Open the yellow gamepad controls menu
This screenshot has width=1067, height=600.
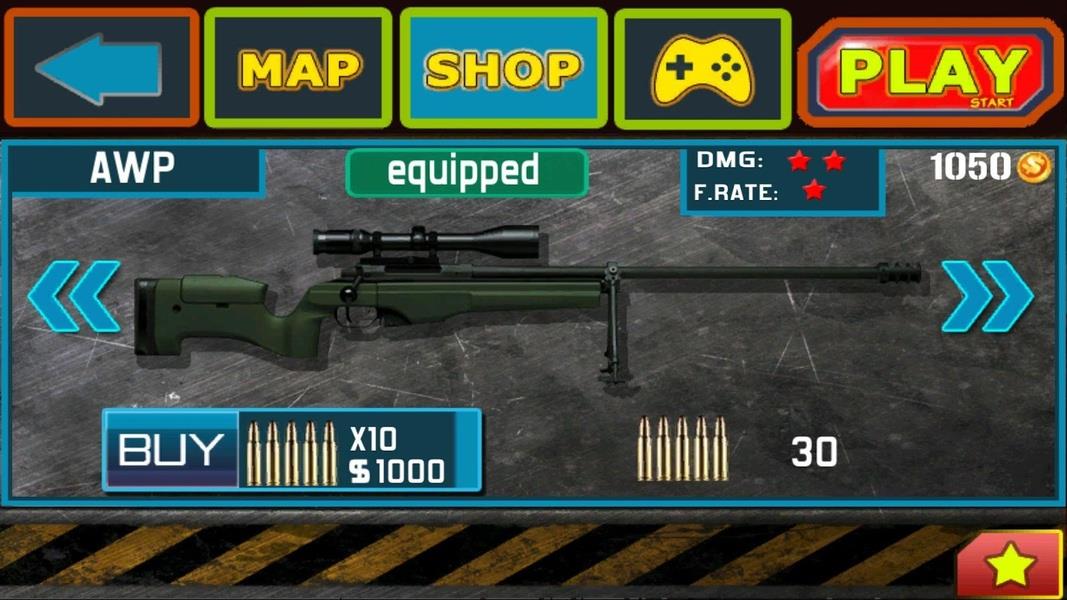(x=702, y=70)
